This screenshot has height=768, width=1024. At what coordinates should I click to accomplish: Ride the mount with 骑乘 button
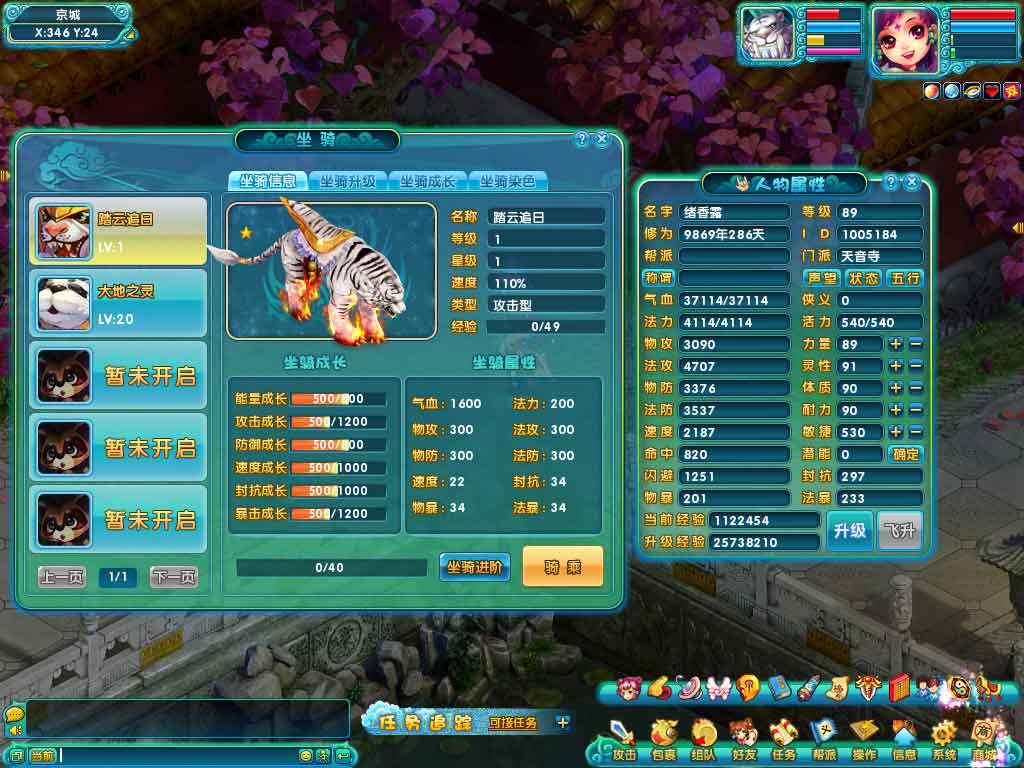pyautogui.click(x=563, y=567)
